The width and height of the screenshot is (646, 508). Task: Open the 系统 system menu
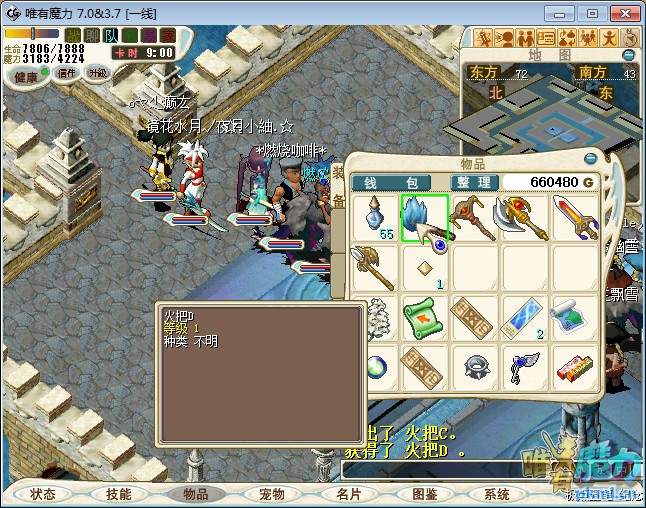[497, 494]
